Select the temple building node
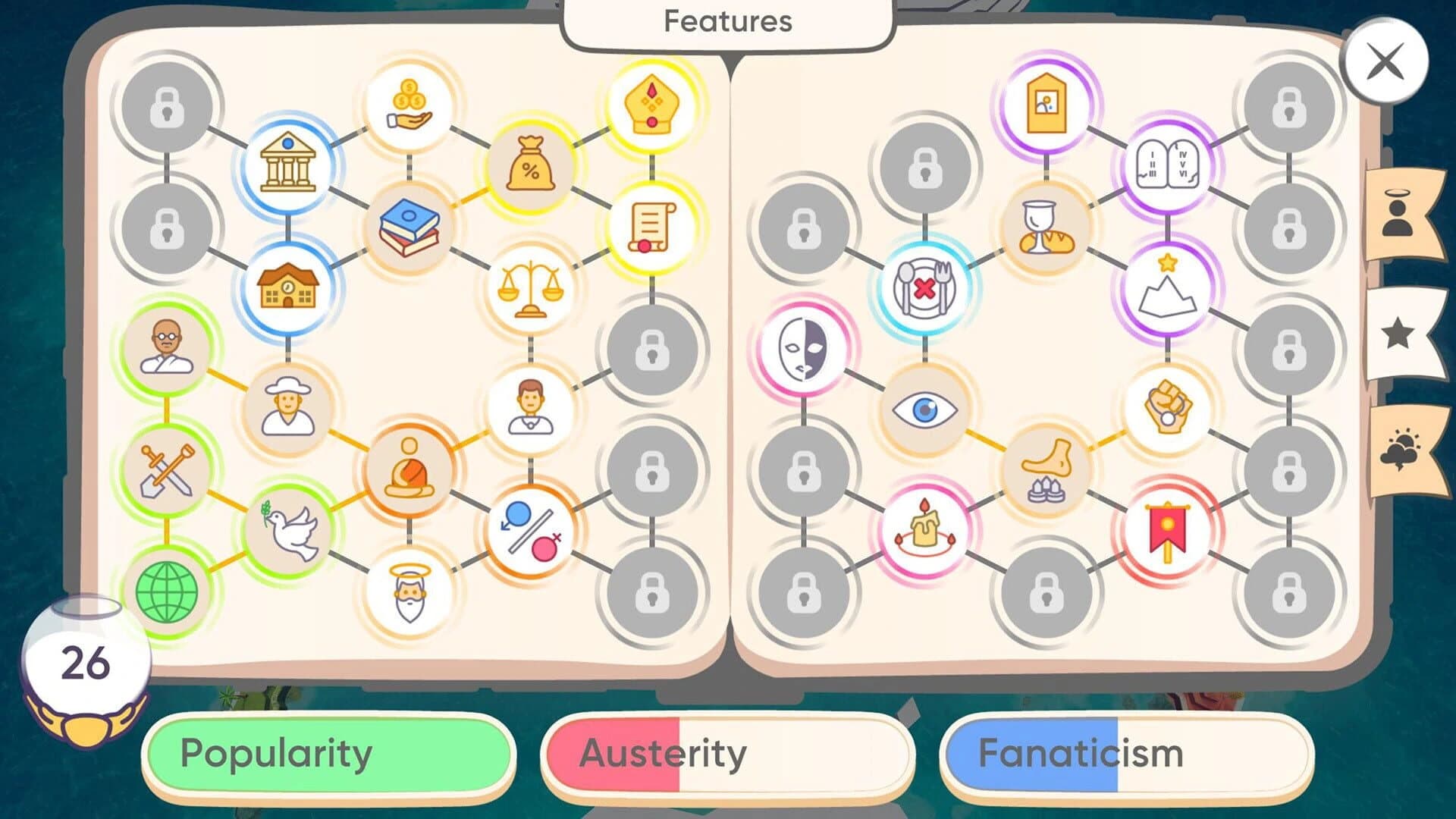The height and width of the screenshot is (819, 1456). 288,165
